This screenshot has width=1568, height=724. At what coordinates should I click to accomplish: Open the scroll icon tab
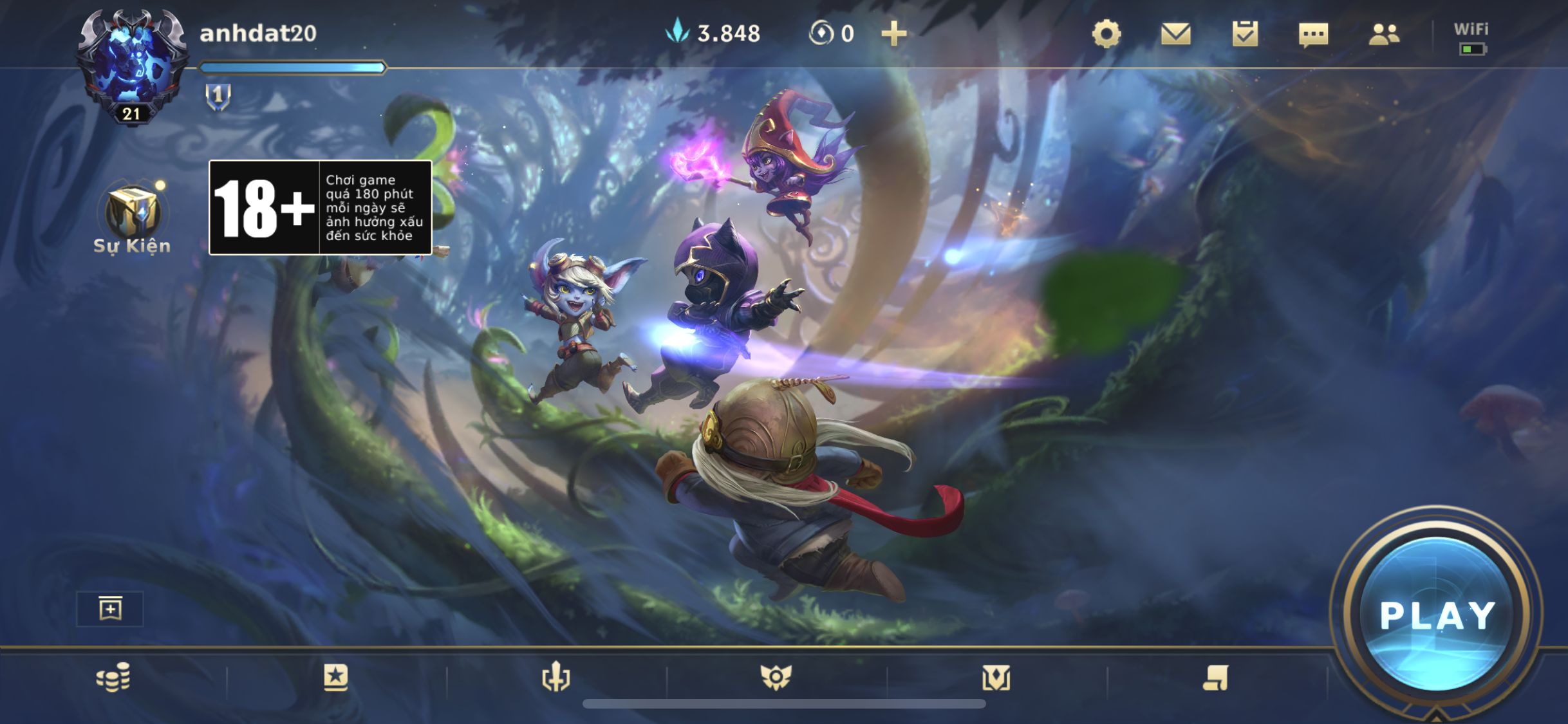[x=1215, y=678]
